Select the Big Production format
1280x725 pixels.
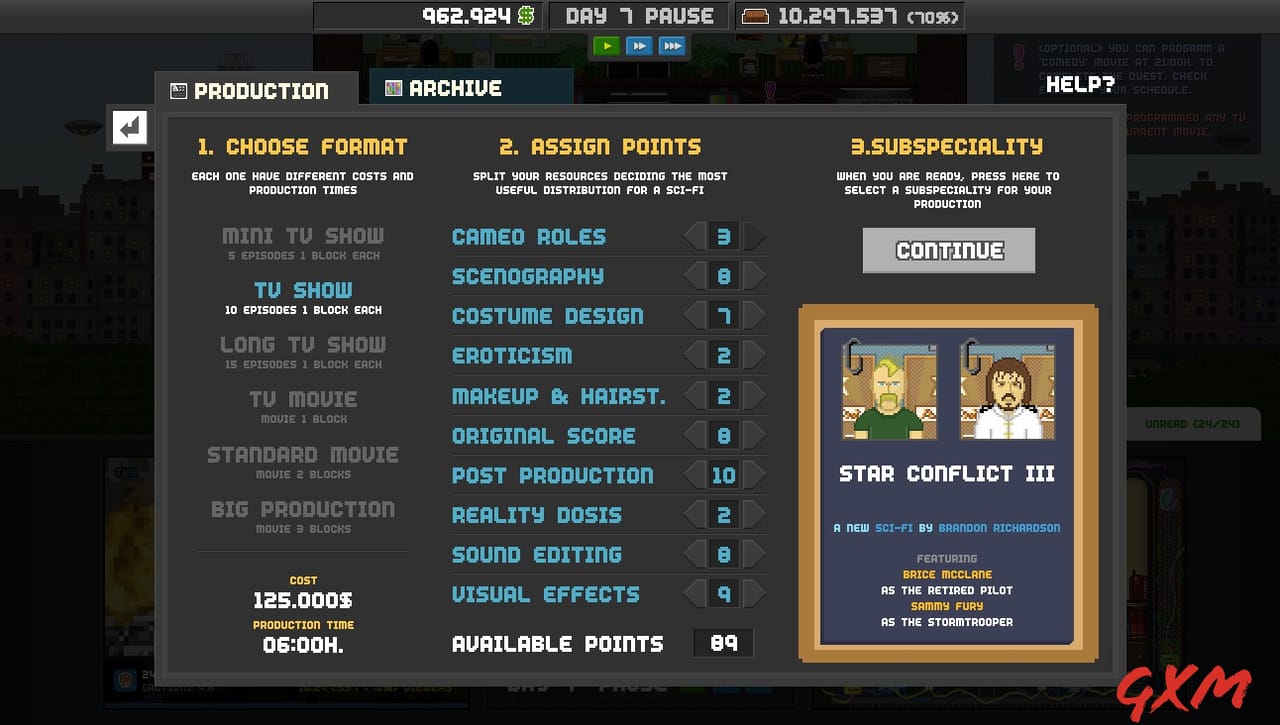tap(303, 509)
